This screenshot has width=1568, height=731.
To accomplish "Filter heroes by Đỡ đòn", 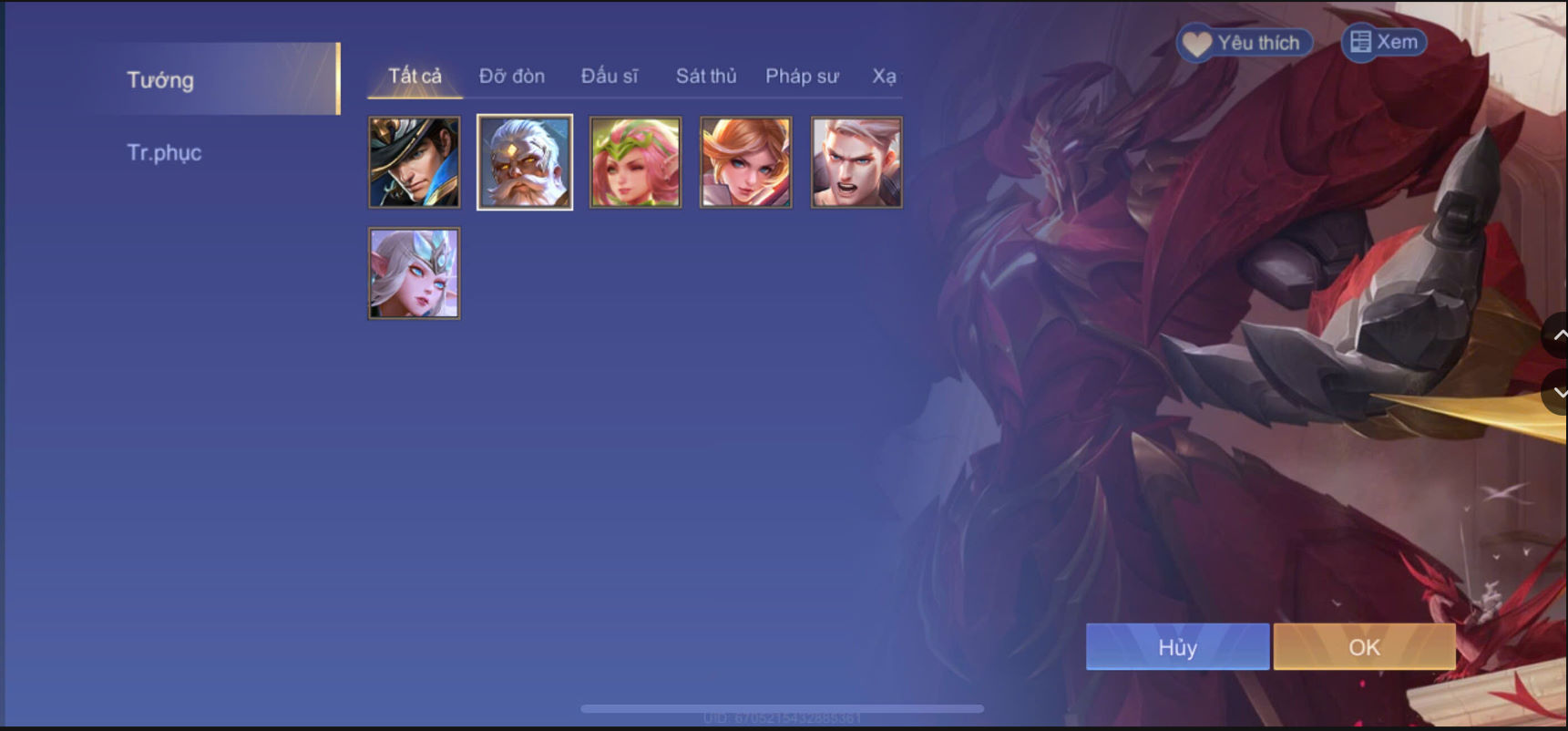I will [512, 77].
